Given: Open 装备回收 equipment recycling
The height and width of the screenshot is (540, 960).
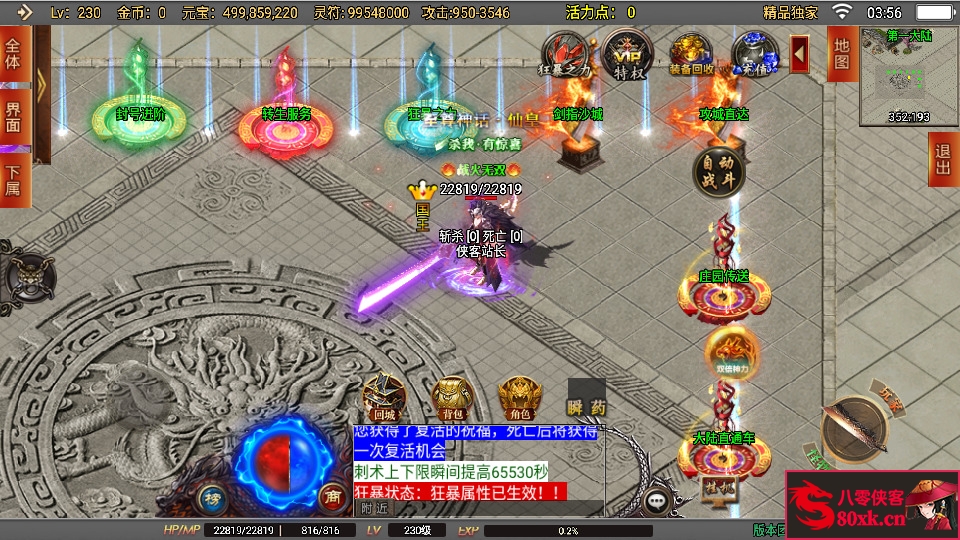Looking at the screenshot, I should 692,52.
